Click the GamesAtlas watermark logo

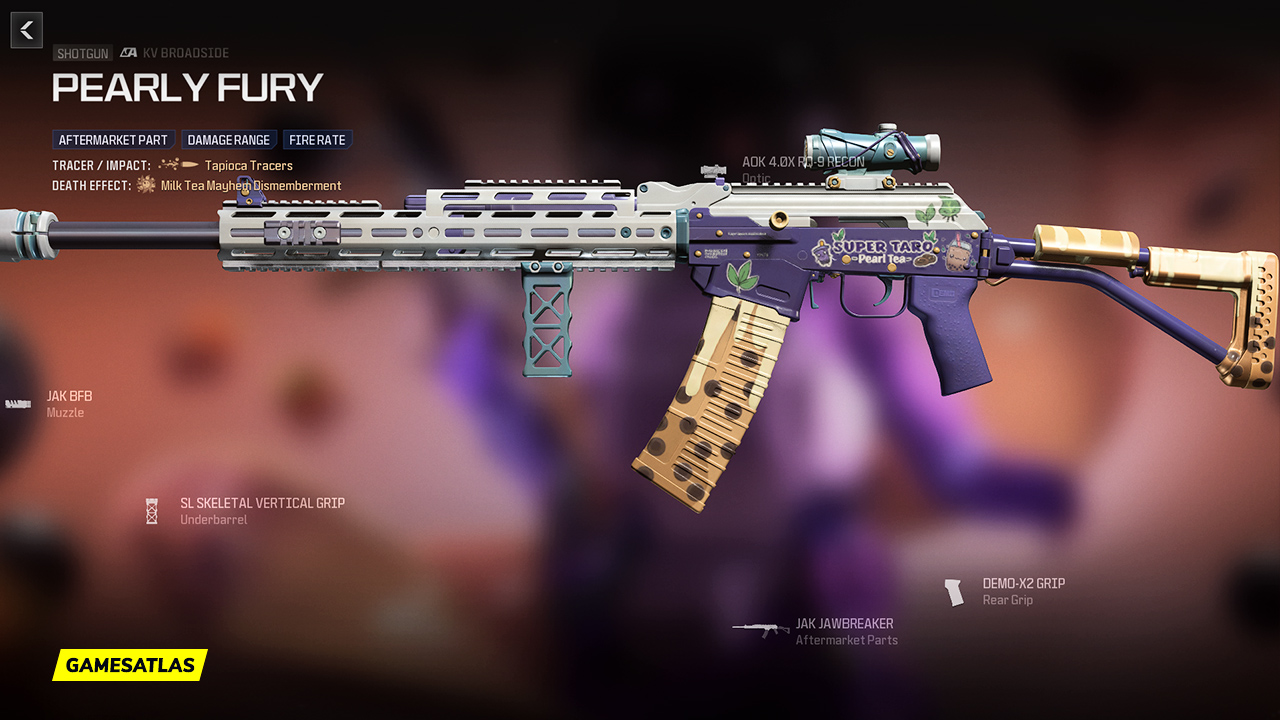130,665
